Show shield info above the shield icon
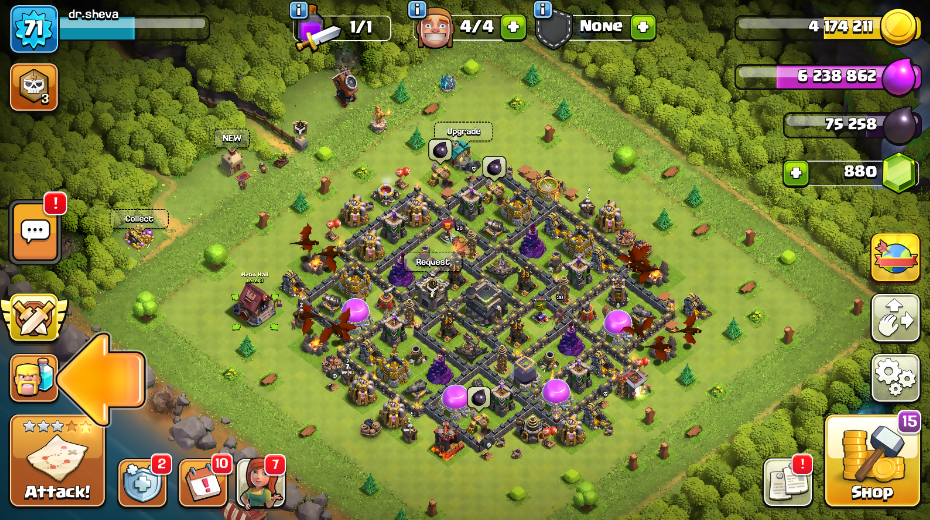 pyautogui.click(x=543, y=9)
